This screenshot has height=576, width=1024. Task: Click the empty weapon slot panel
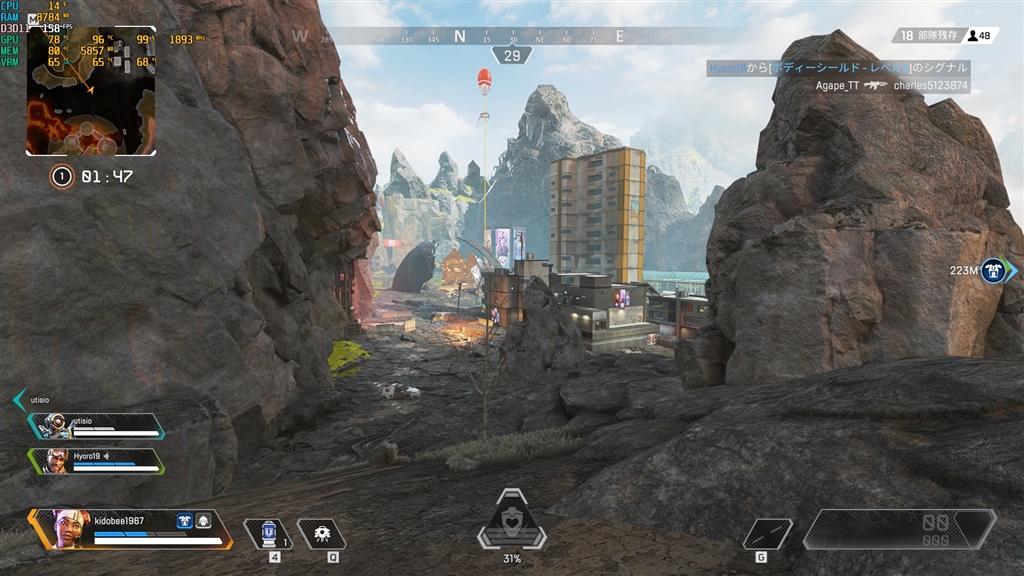coord(899,529)
